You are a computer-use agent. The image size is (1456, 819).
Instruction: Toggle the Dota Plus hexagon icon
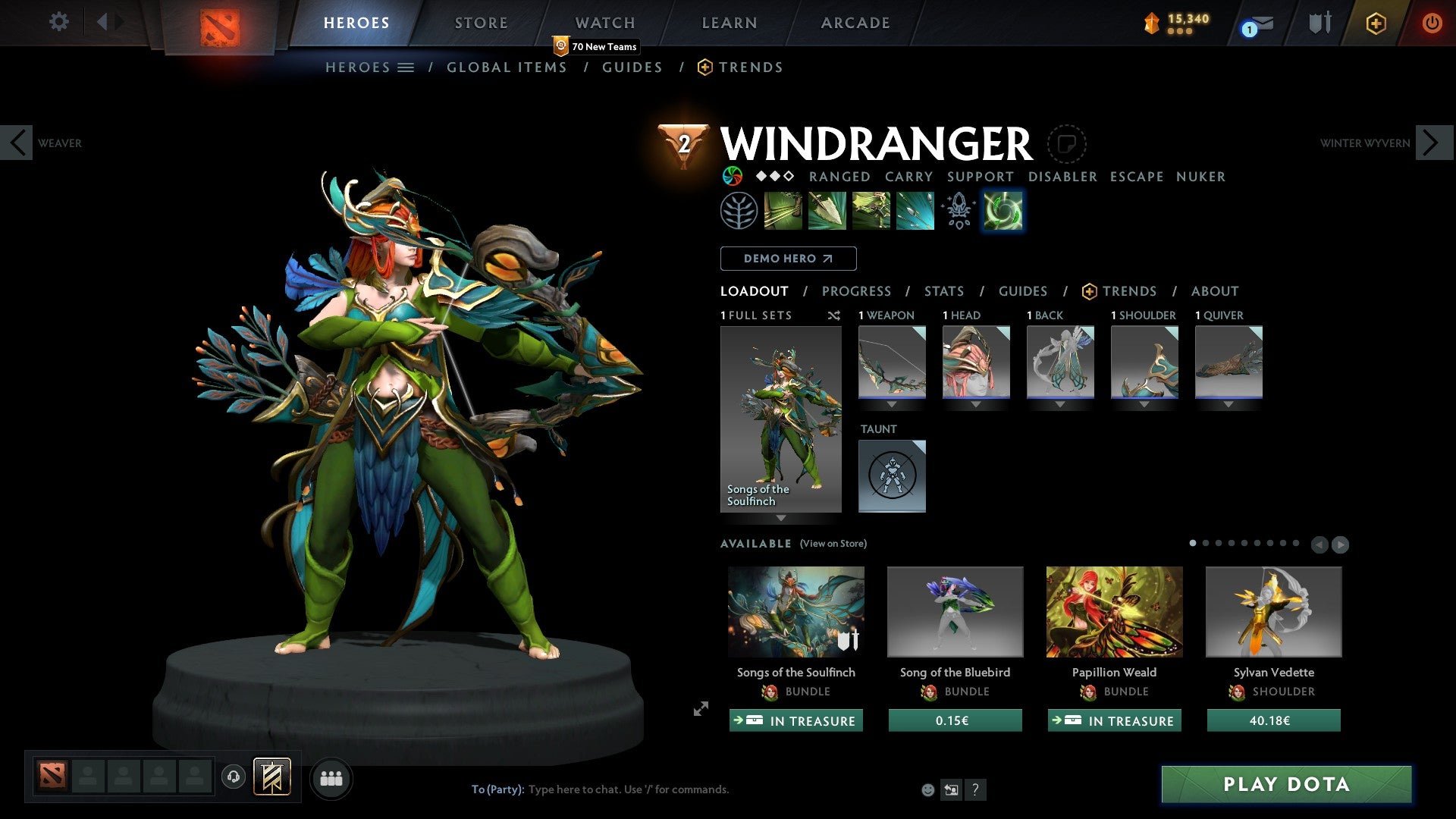click(x=1375, y=23)
